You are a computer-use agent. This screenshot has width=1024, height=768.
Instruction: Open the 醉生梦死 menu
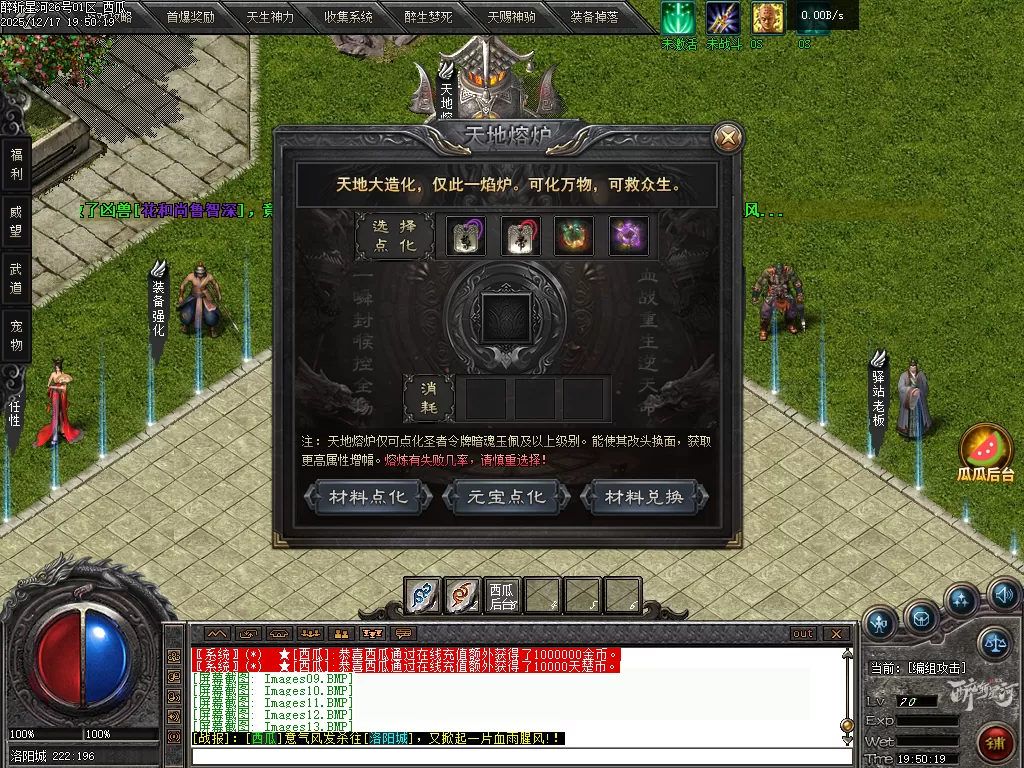(x=429, y=17)
